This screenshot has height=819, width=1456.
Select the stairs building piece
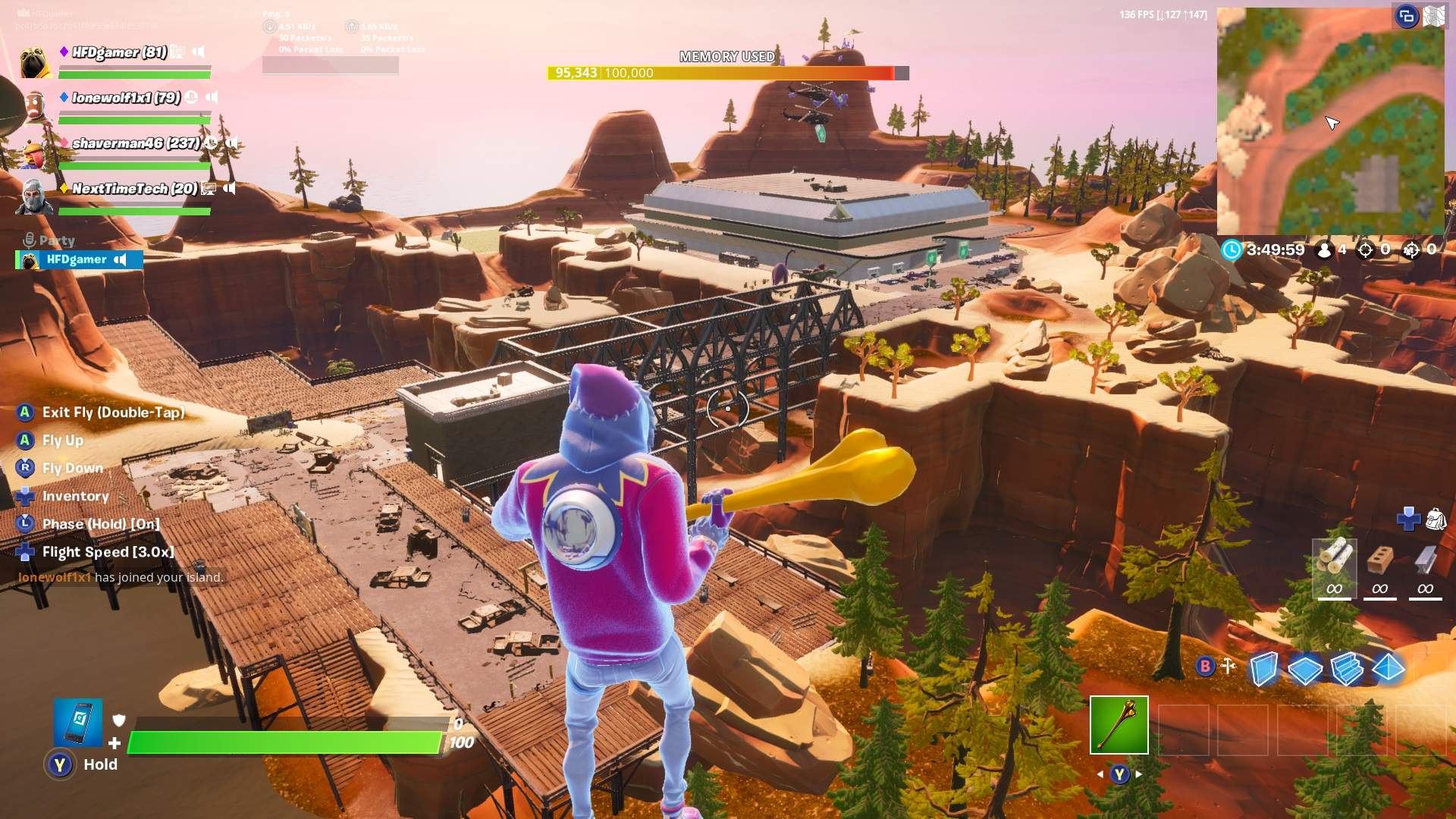(1347, 669)
